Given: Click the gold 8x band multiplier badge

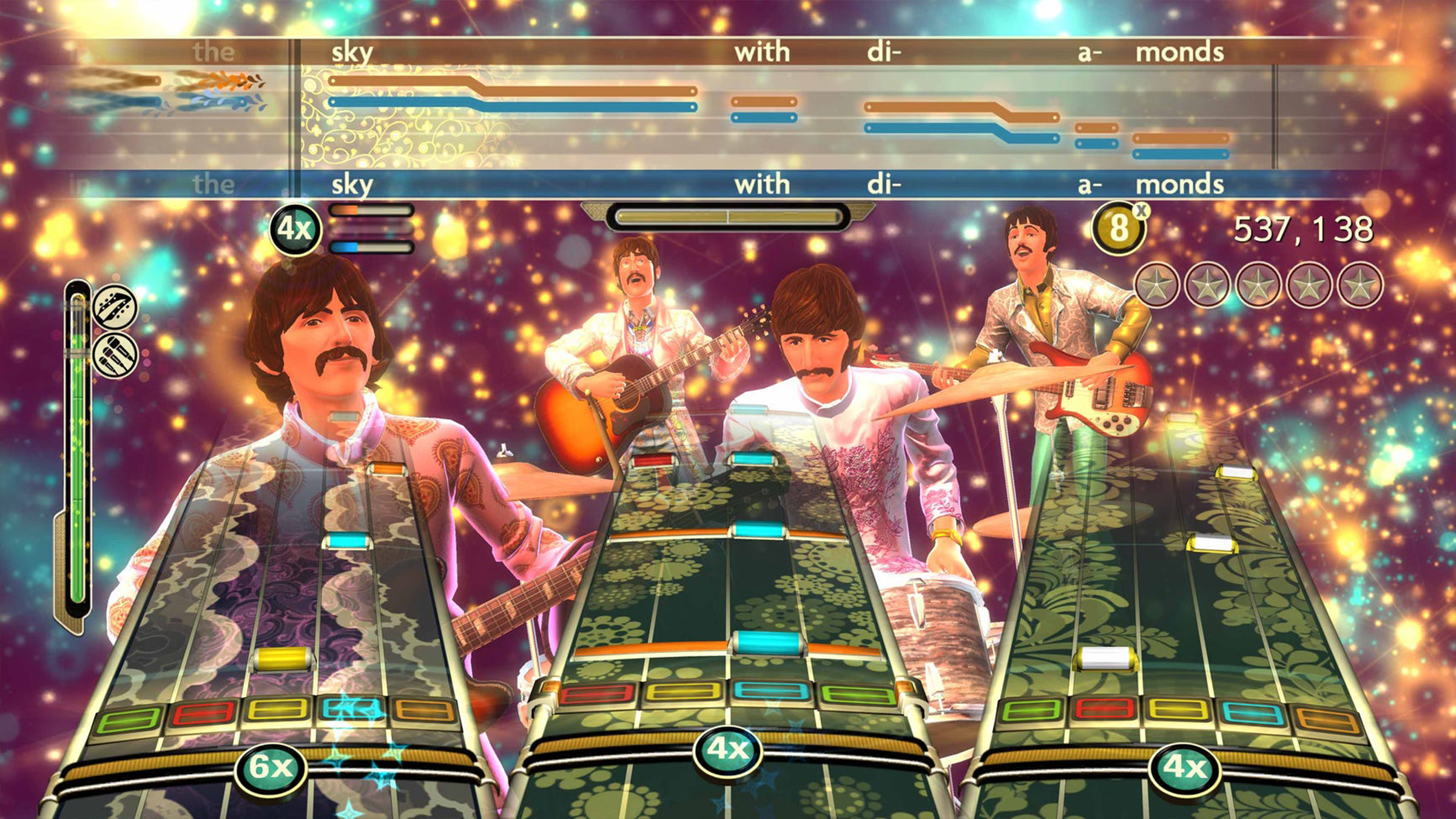Looking at the screenshot, I should coord(1119,228).
